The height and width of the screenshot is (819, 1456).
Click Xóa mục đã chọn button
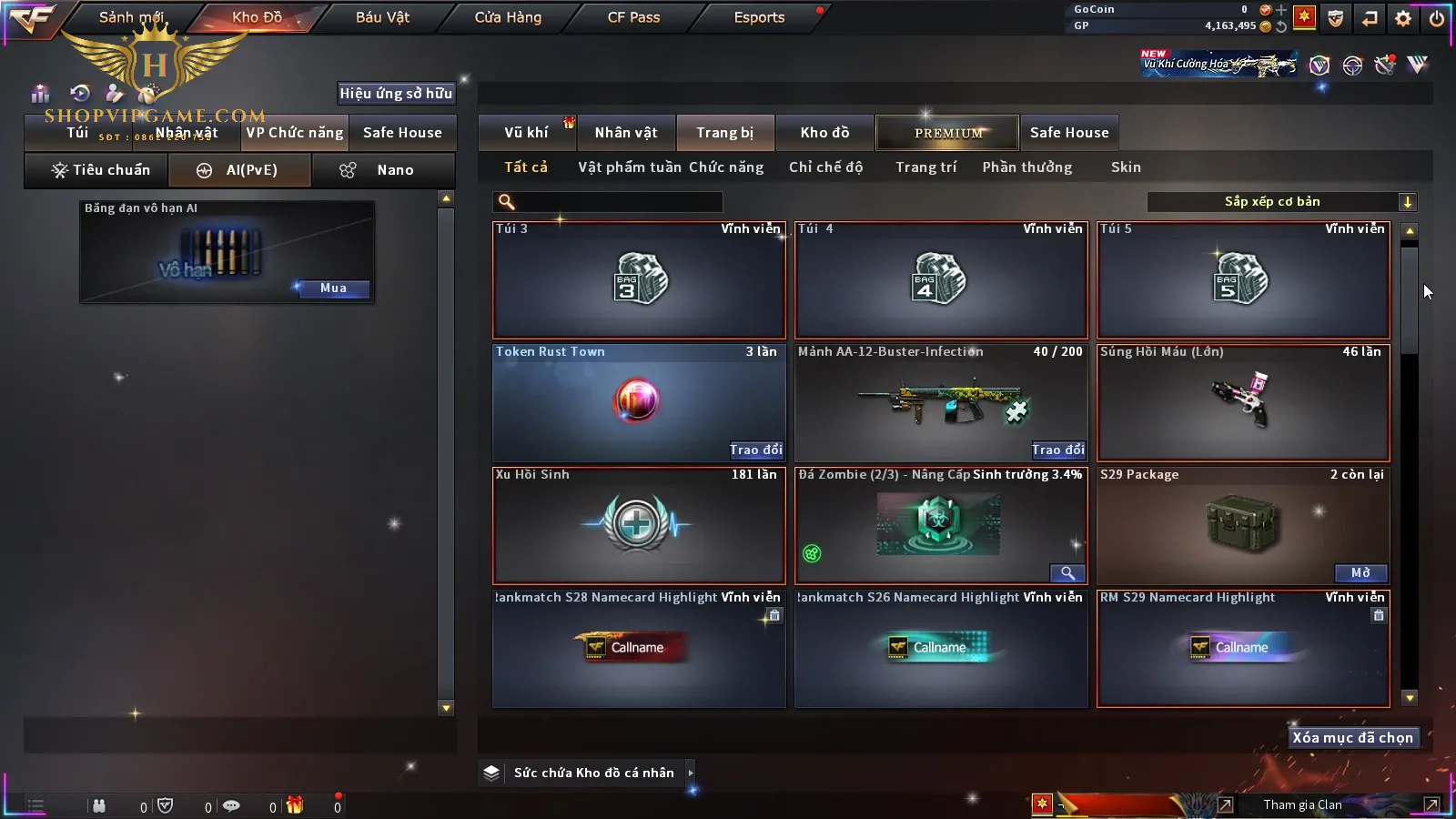[1352, 738]
